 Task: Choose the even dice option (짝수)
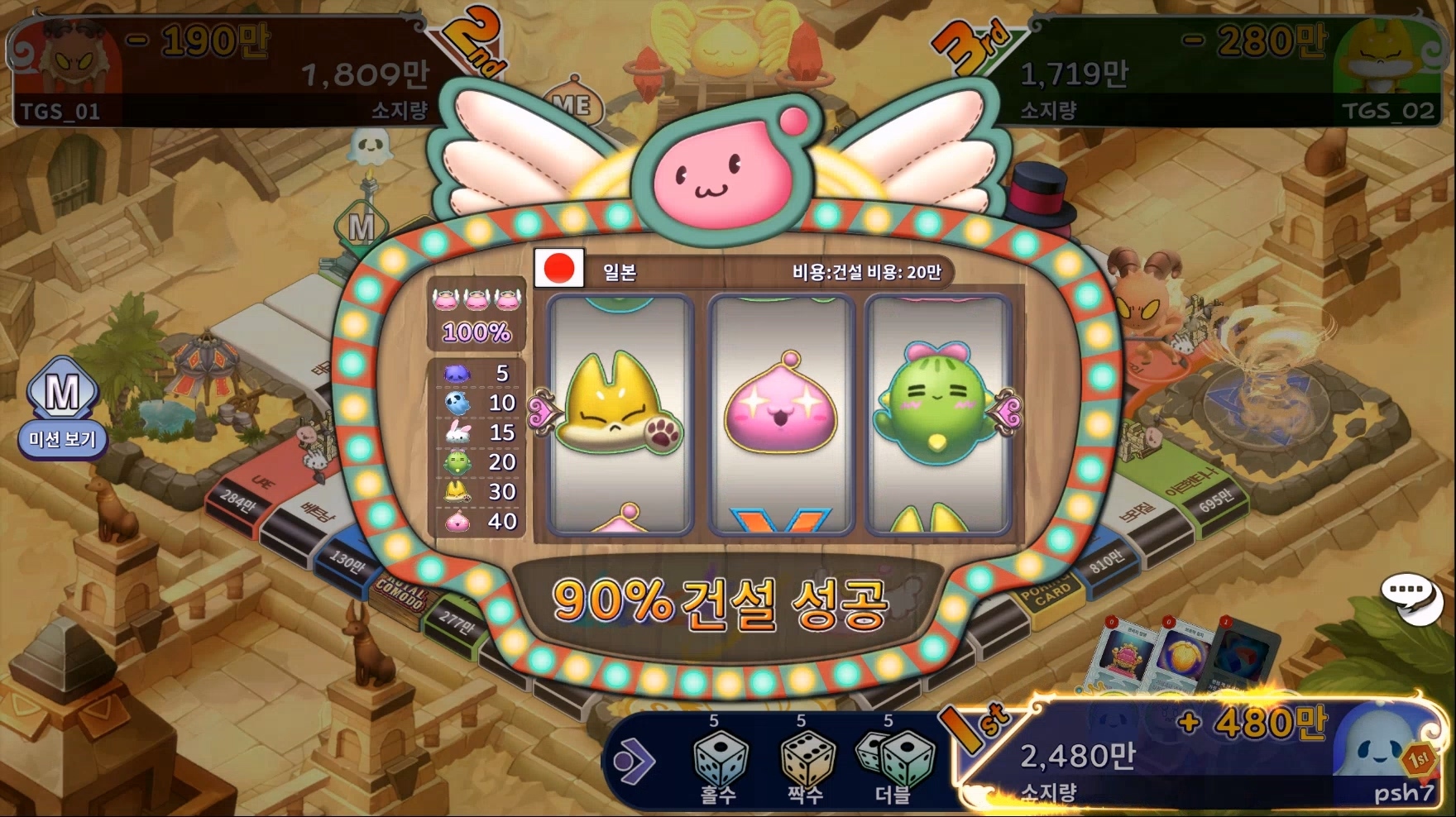806,764
